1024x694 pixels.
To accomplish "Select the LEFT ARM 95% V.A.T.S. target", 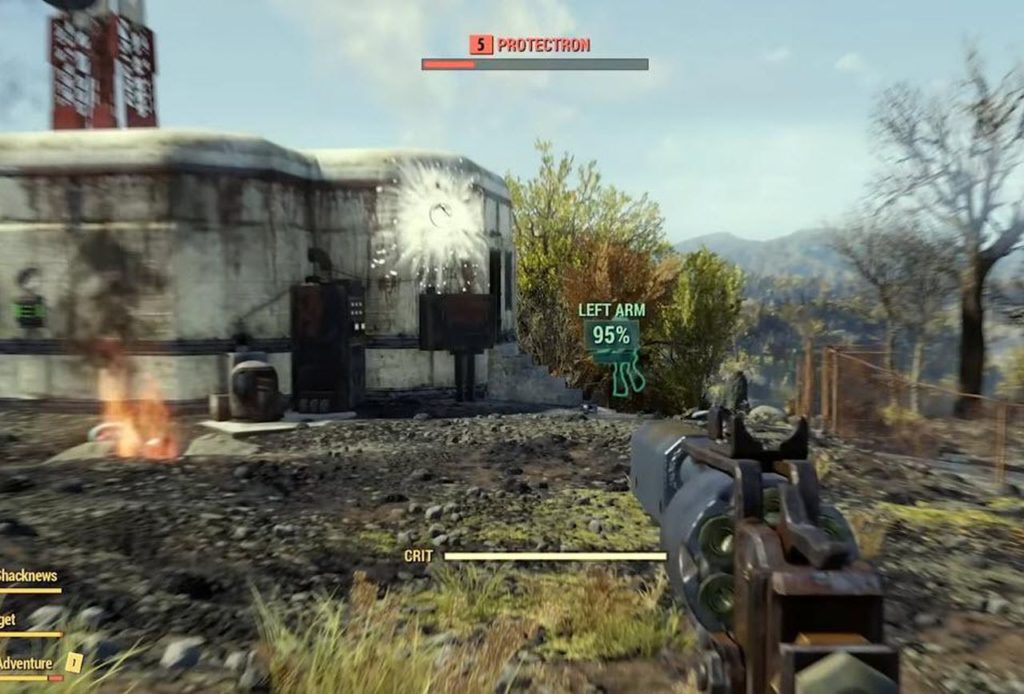I will 611,335.
